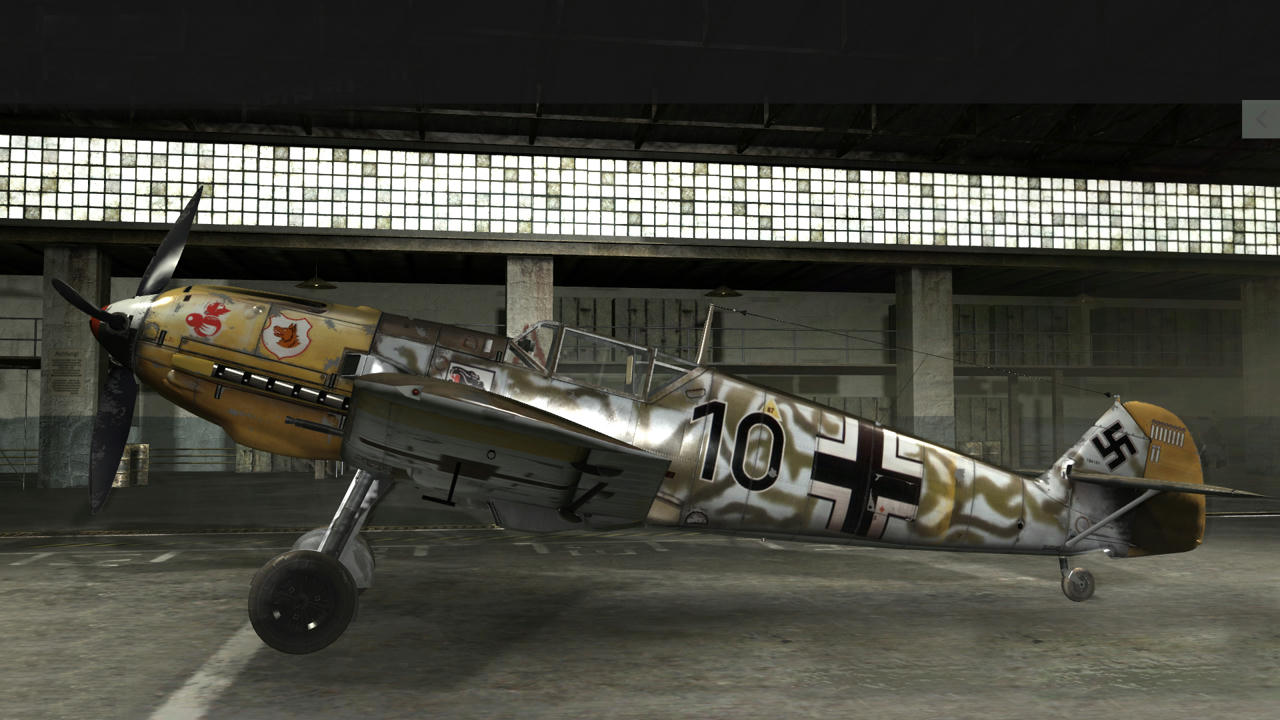Expand the collapsed side panel arrow tab
The width and height of the screenshot is (1280, 720).
tap(1261, 119)
